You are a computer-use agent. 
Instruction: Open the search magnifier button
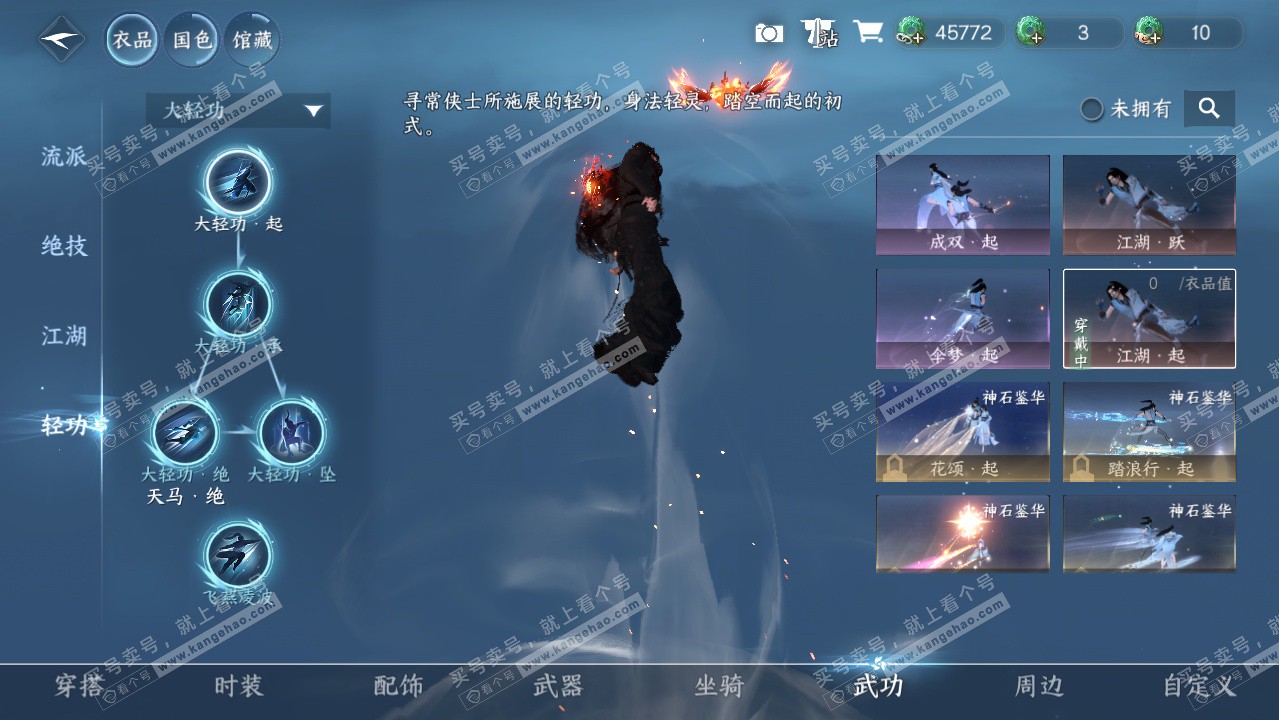(1209, 108)
